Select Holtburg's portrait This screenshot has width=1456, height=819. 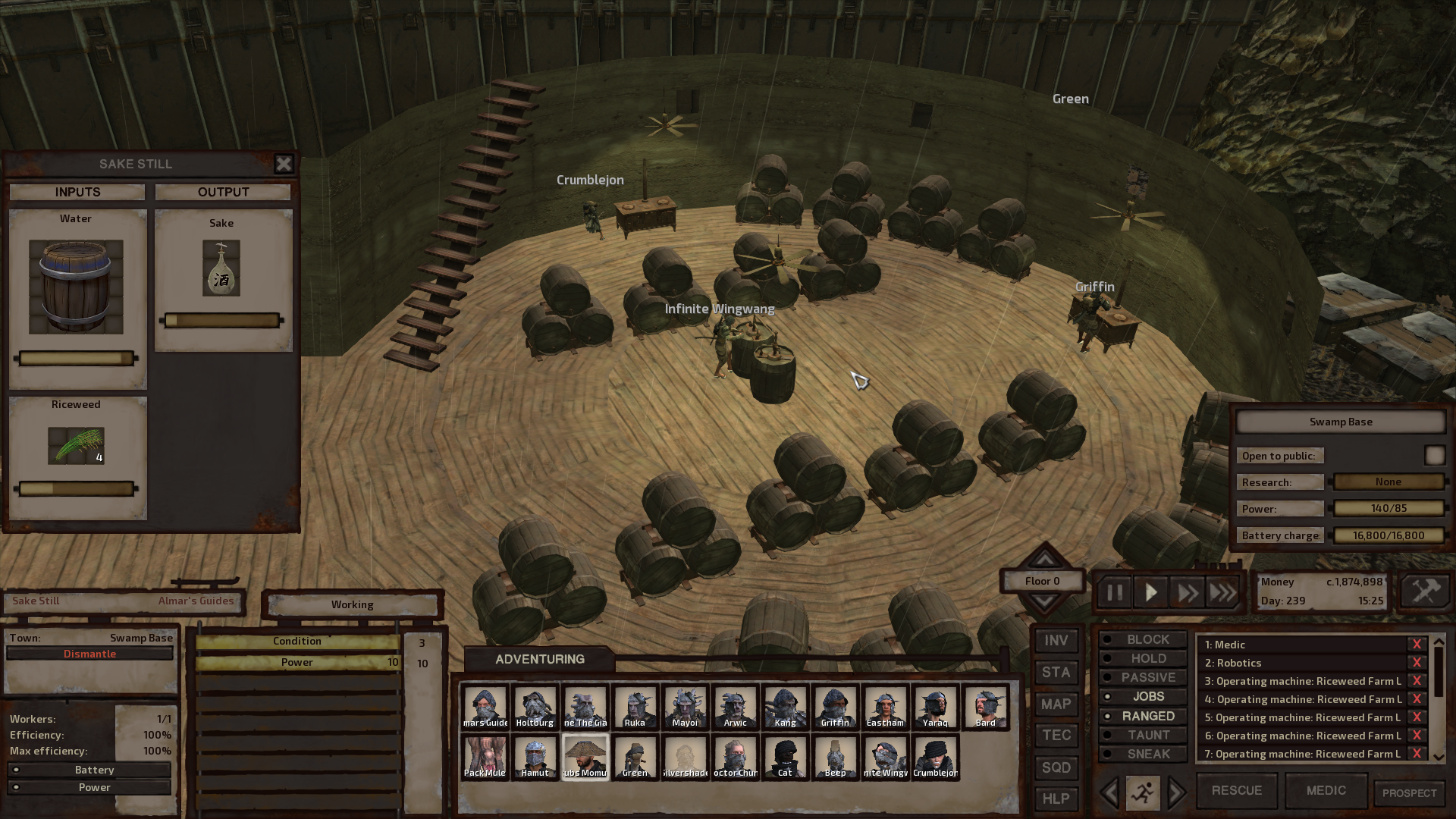(x=535, y=707)
